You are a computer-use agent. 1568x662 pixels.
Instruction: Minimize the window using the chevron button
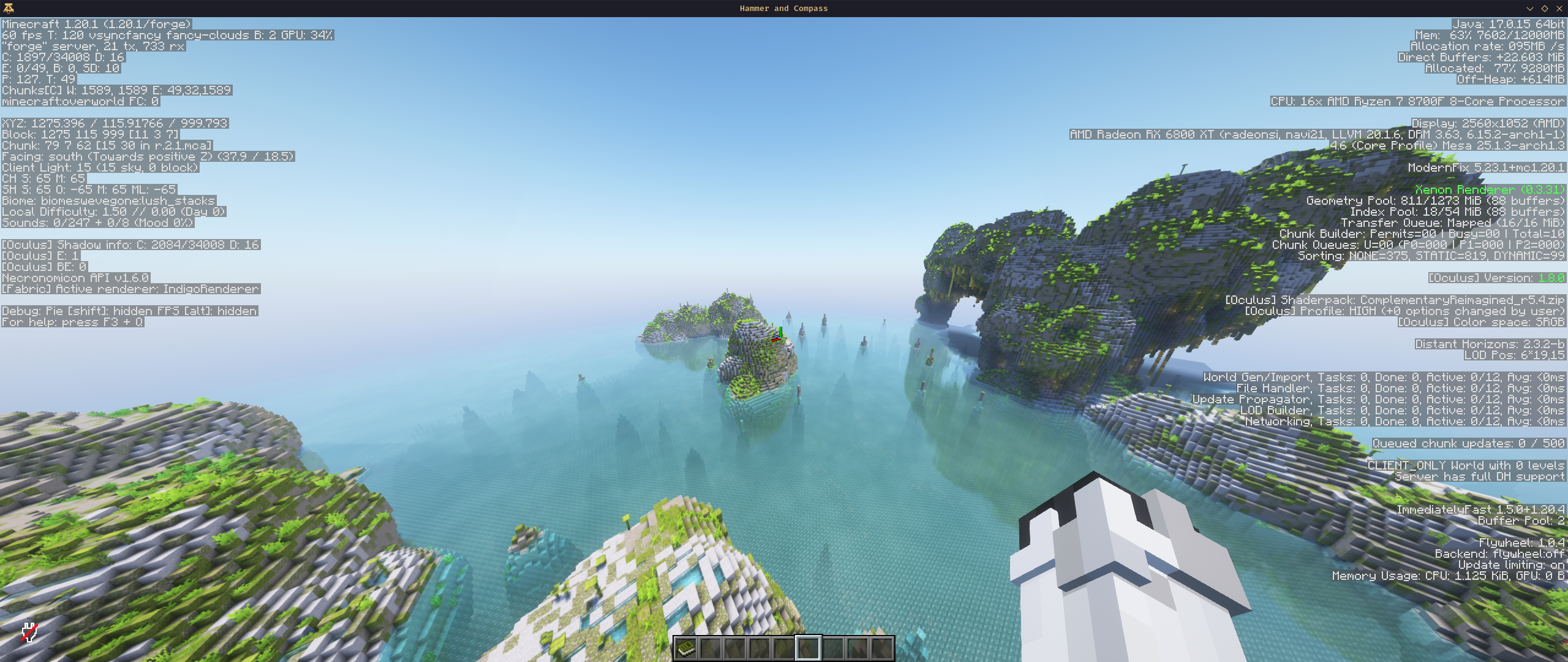tap(1530, 9)
